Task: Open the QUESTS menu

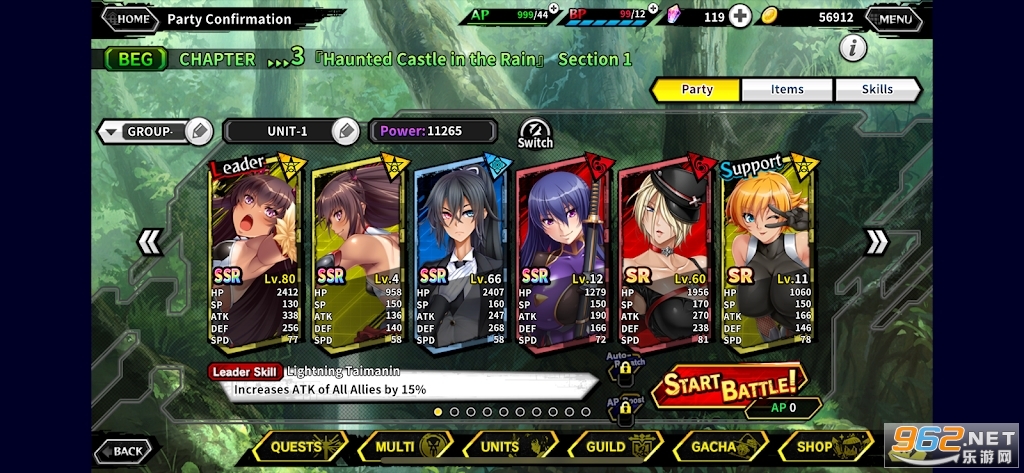Action: 299,446
